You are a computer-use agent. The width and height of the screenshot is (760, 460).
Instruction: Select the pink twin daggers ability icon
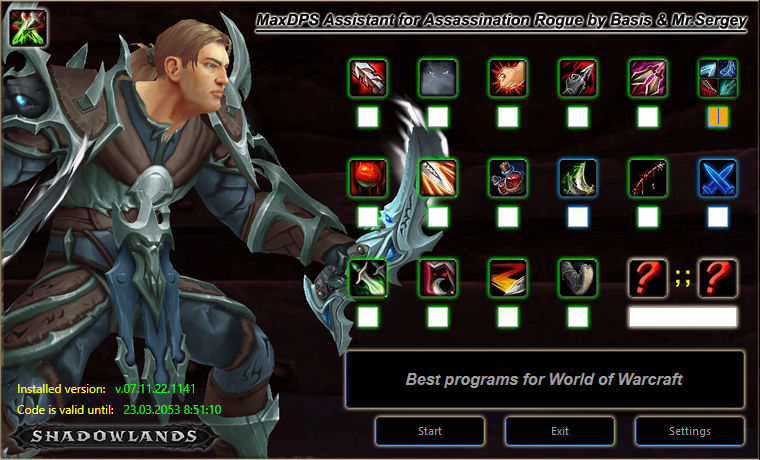point(648,78)
